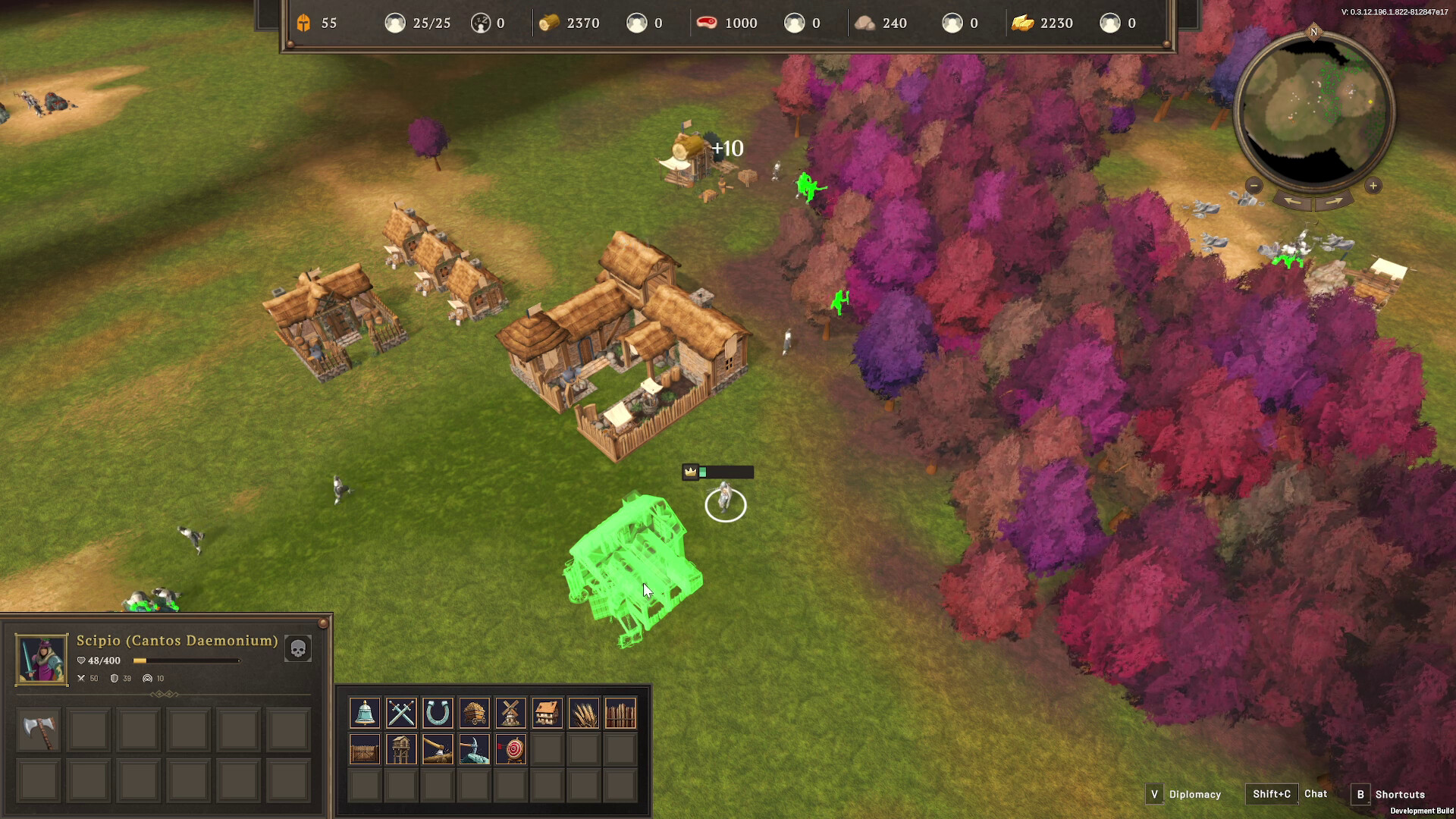Select the wooden palisade wall icon
The width and height of the screenshot is (1456, 819).
pyautogui.click(x=620, y=713)
